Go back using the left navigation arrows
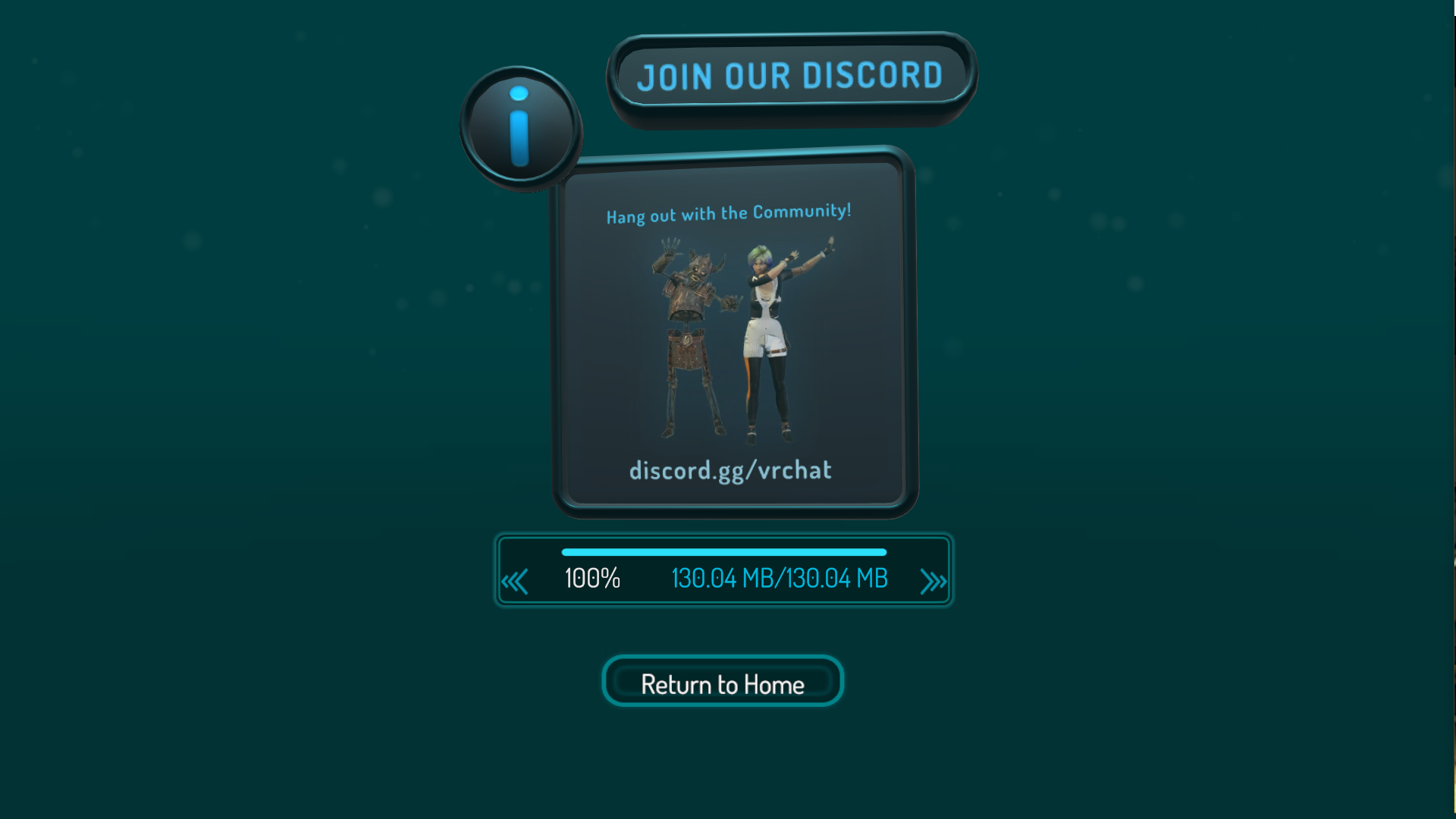 [516, 580]
